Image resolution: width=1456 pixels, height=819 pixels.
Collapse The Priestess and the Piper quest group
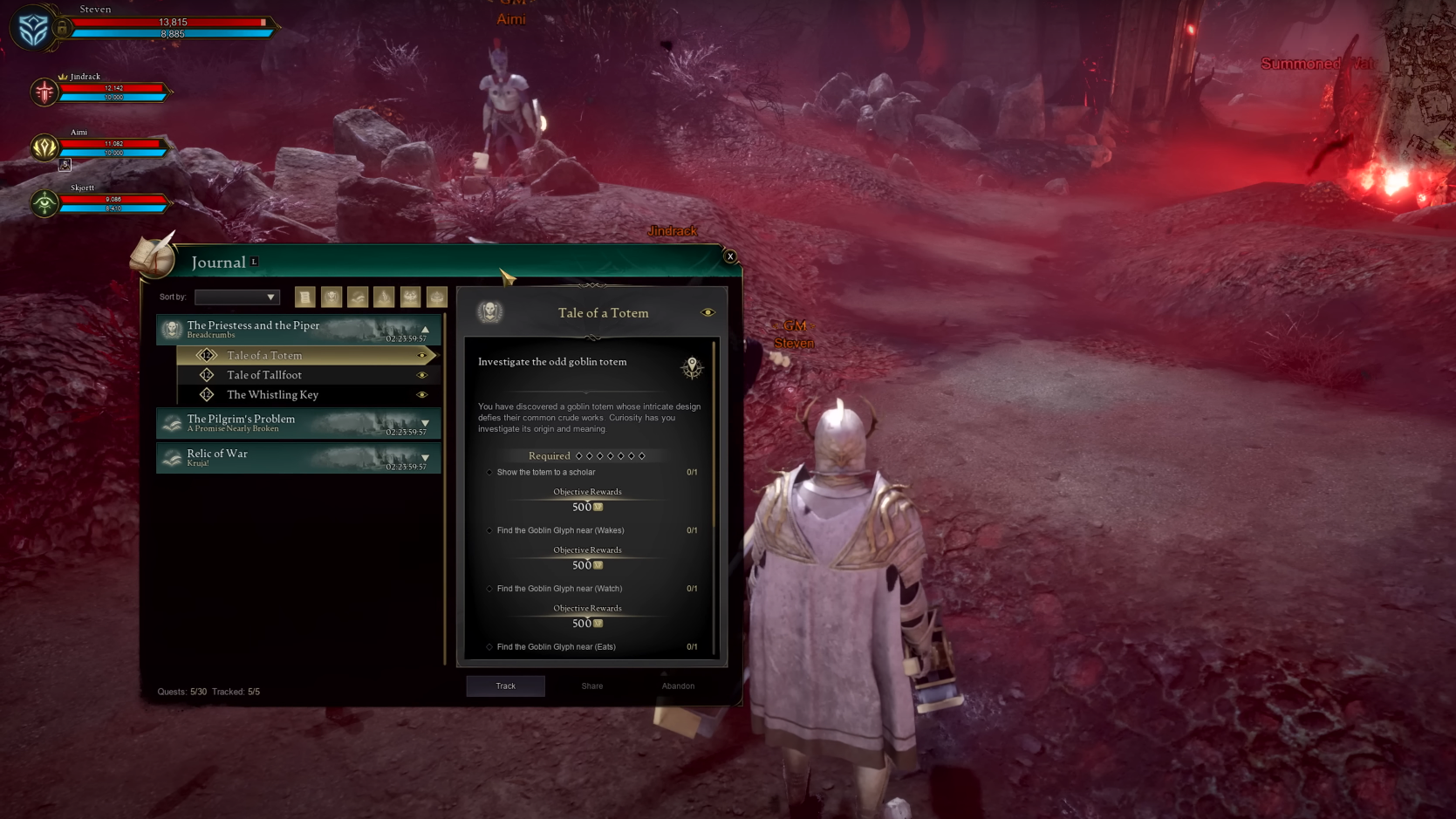tap(425, 329)
